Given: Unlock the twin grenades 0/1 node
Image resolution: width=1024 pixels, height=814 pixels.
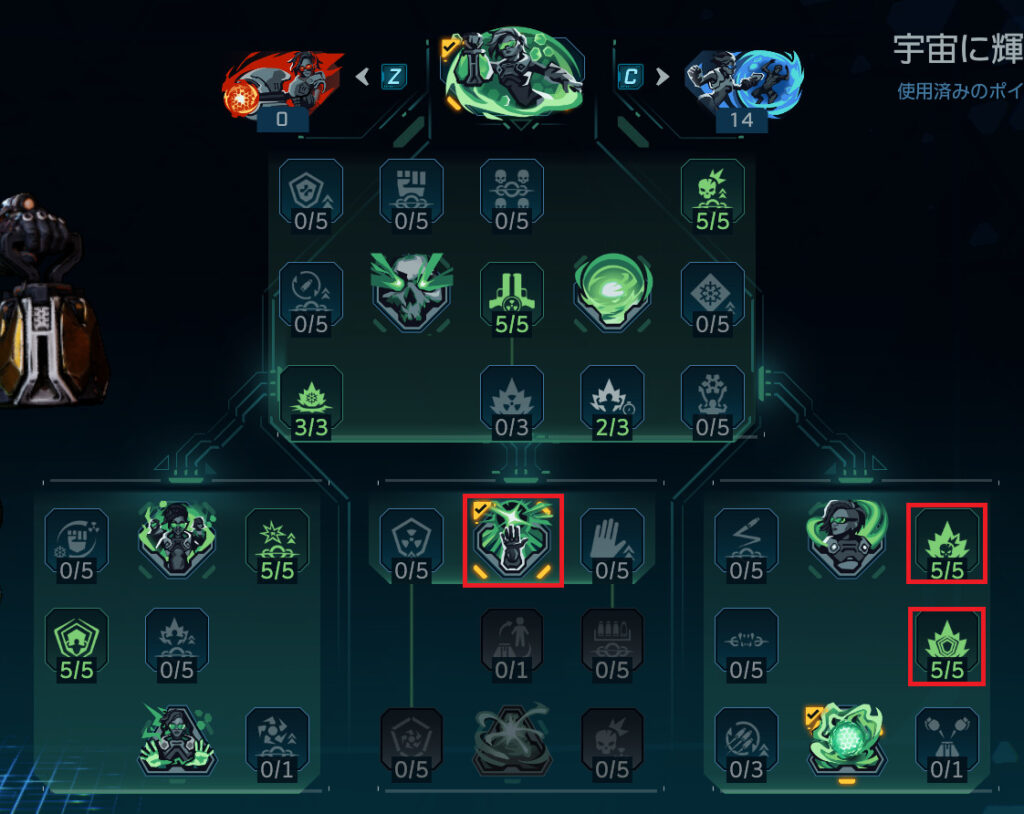Looking at the screenshot, I should point(946,741).
